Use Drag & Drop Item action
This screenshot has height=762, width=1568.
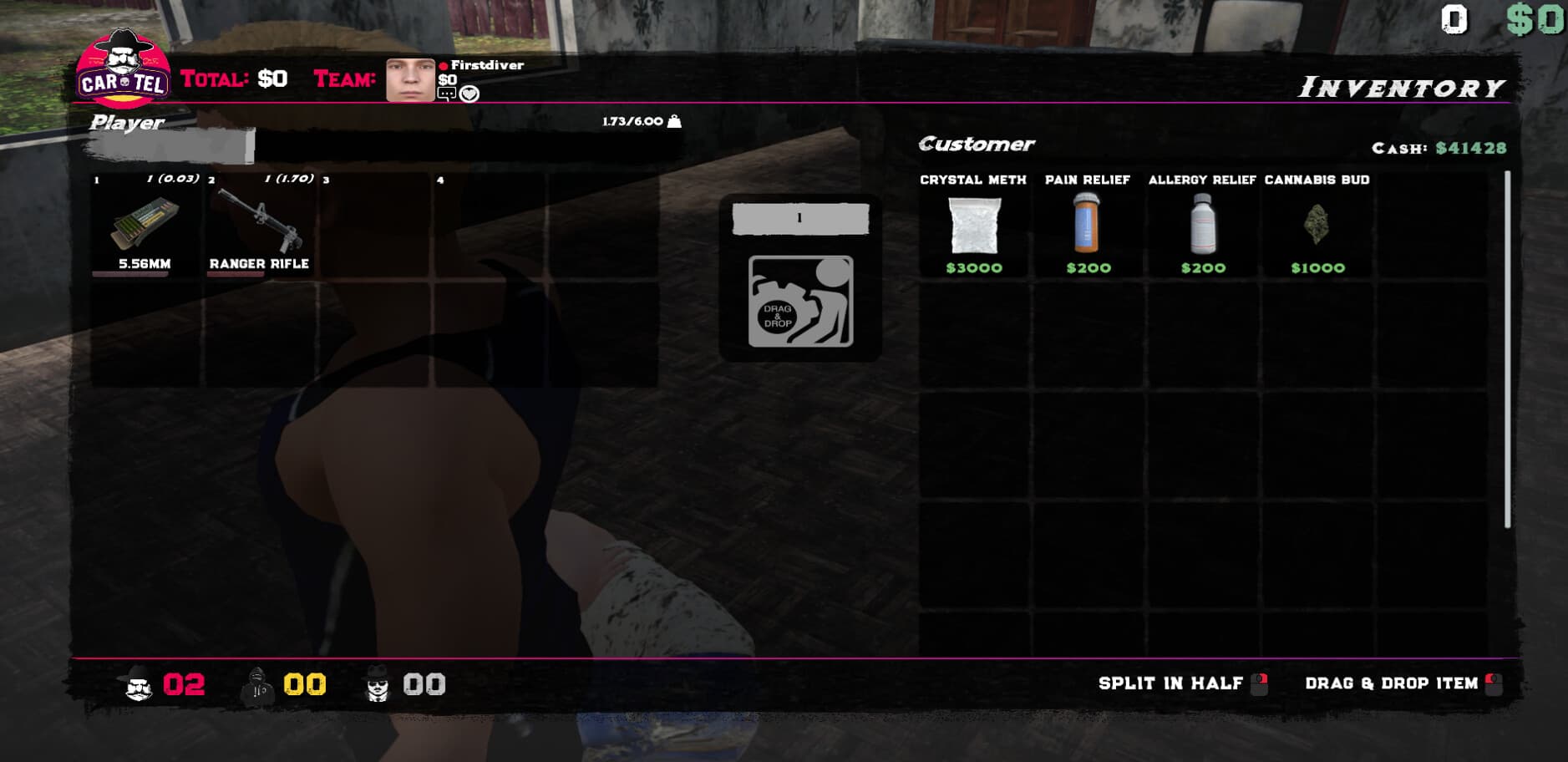click(x=1393, y=683)
